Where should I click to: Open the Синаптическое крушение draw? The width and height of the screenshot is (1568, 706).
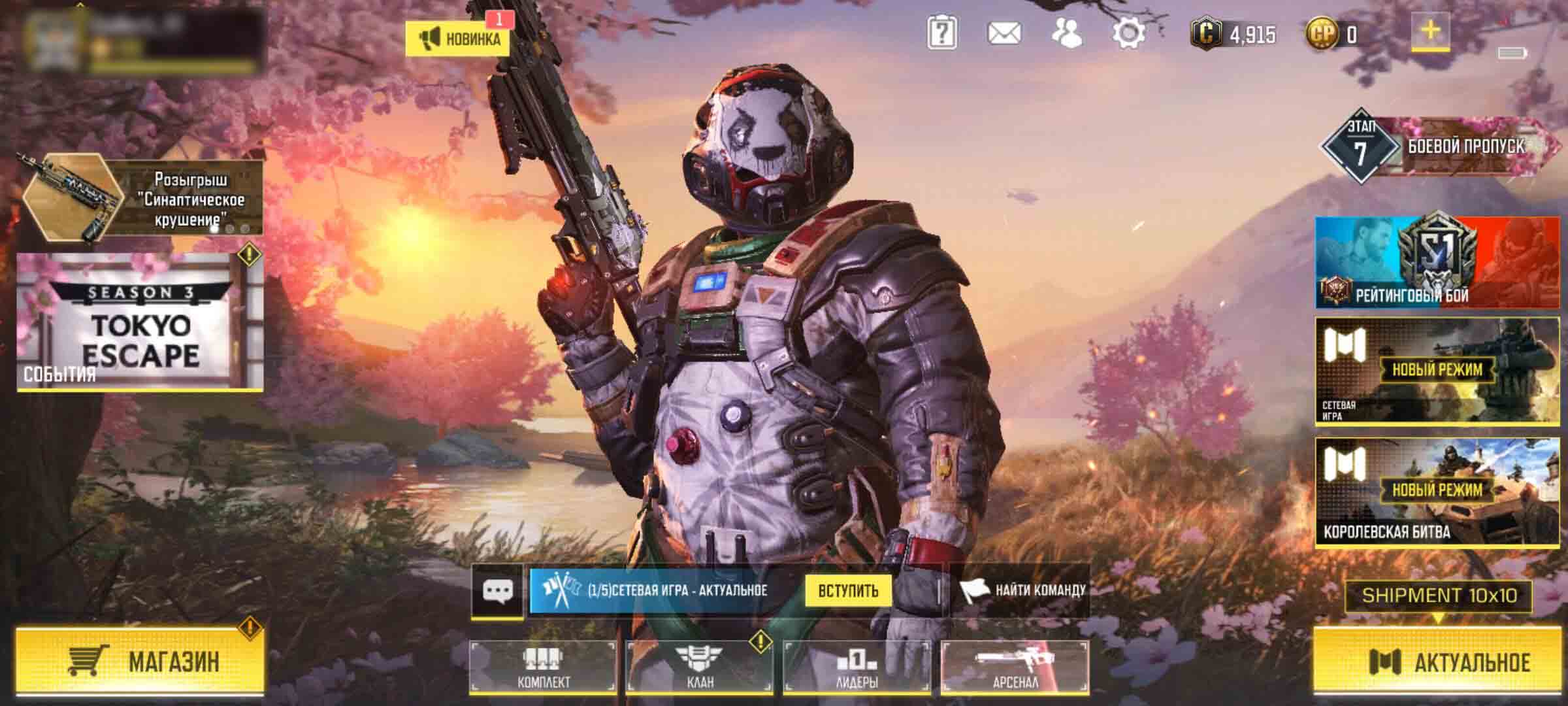tap(141, 197)
